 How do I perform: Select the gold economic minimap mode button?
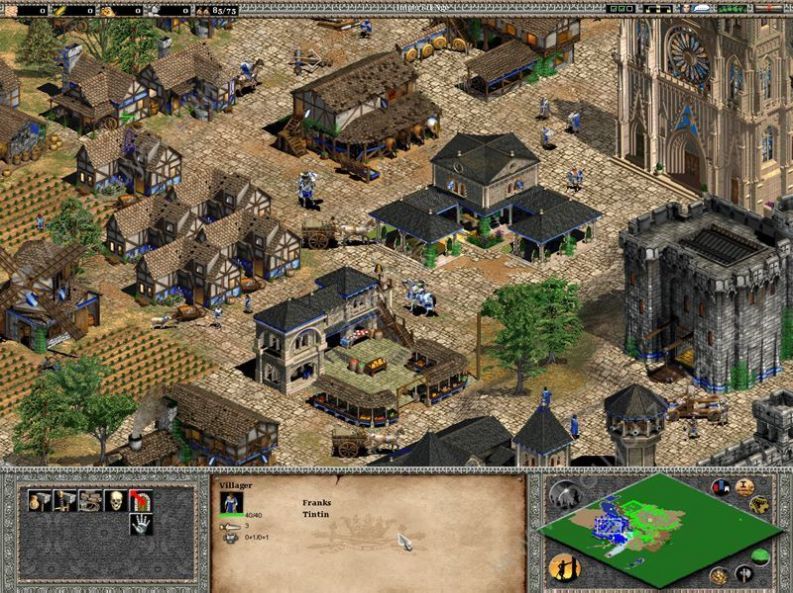tap(718, 575)
